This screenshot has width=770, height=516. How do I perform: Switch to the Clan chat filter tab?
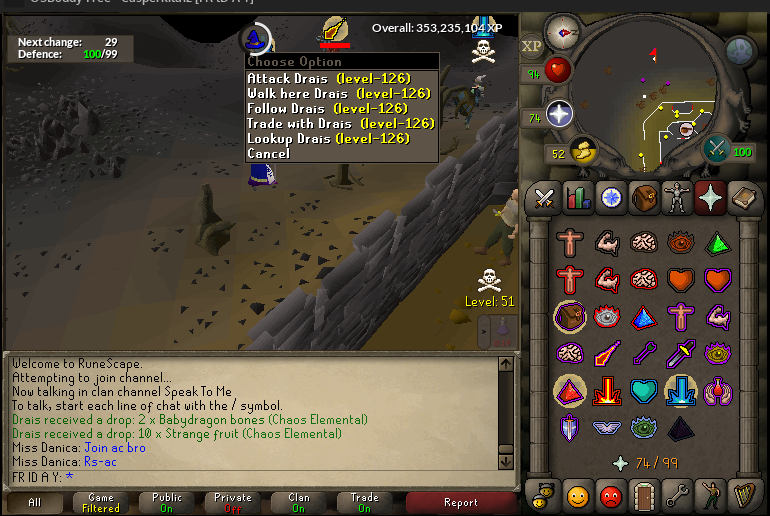(x=298, y=503)
